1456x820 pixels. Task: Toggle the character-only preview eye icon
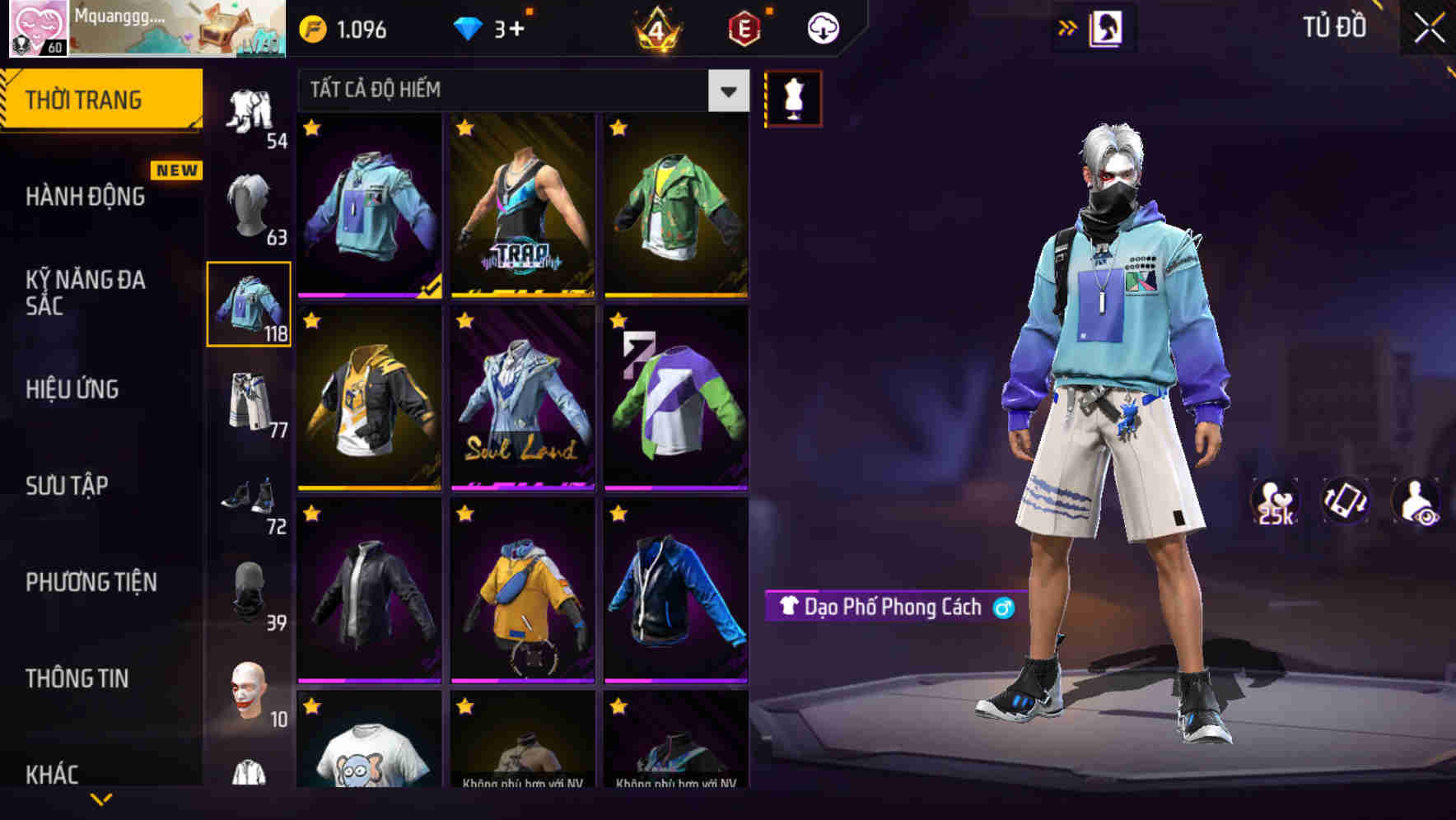(1413, 501)
